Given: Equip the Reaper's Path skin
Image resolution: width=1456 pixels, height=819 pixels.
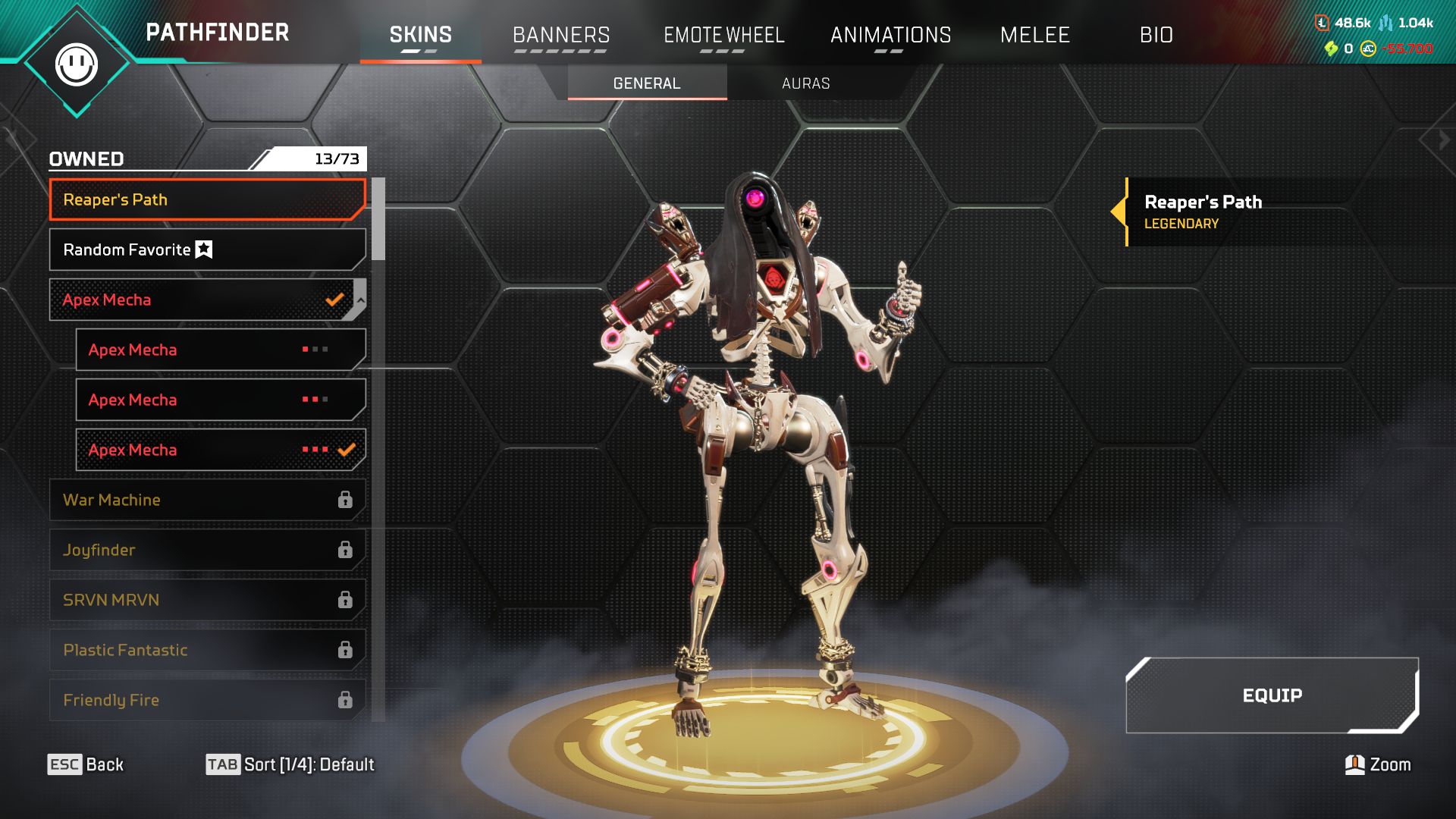Looking at the screenshot, I should pyautogui.click(x=1272, y=695).
